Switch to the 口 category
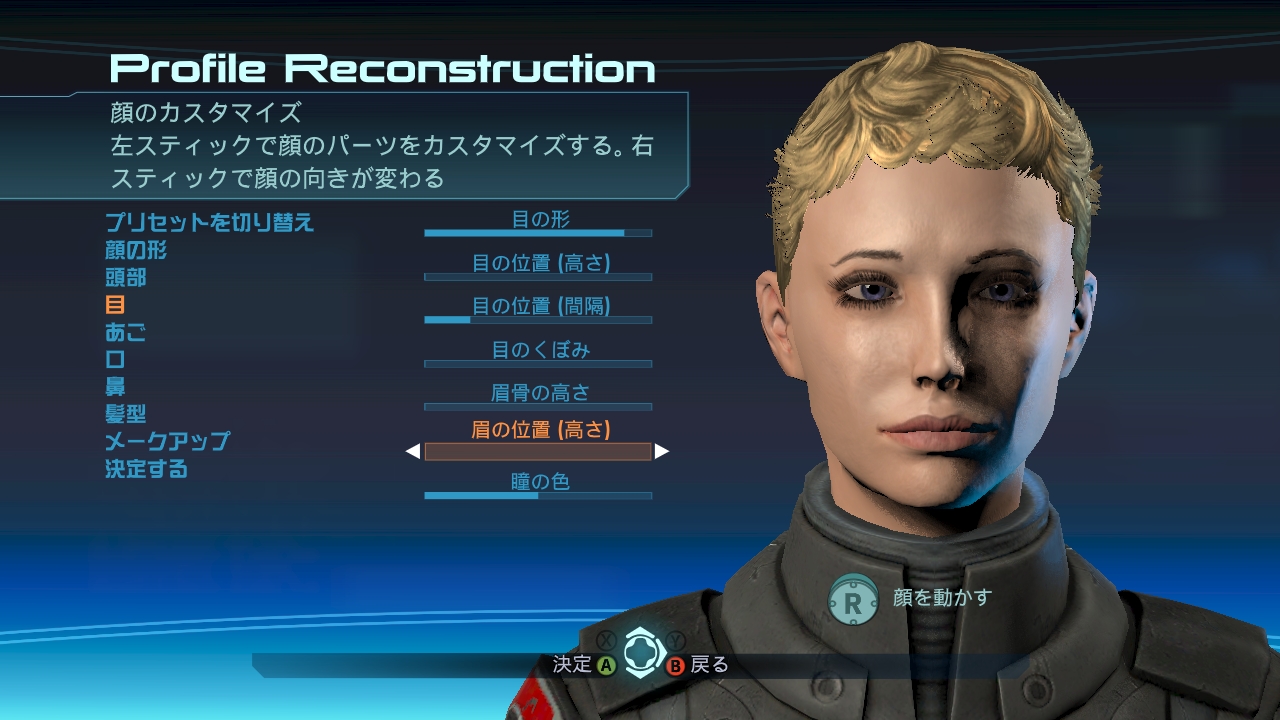The height and width of the screenshot is (720, 1280). (115, 359)
